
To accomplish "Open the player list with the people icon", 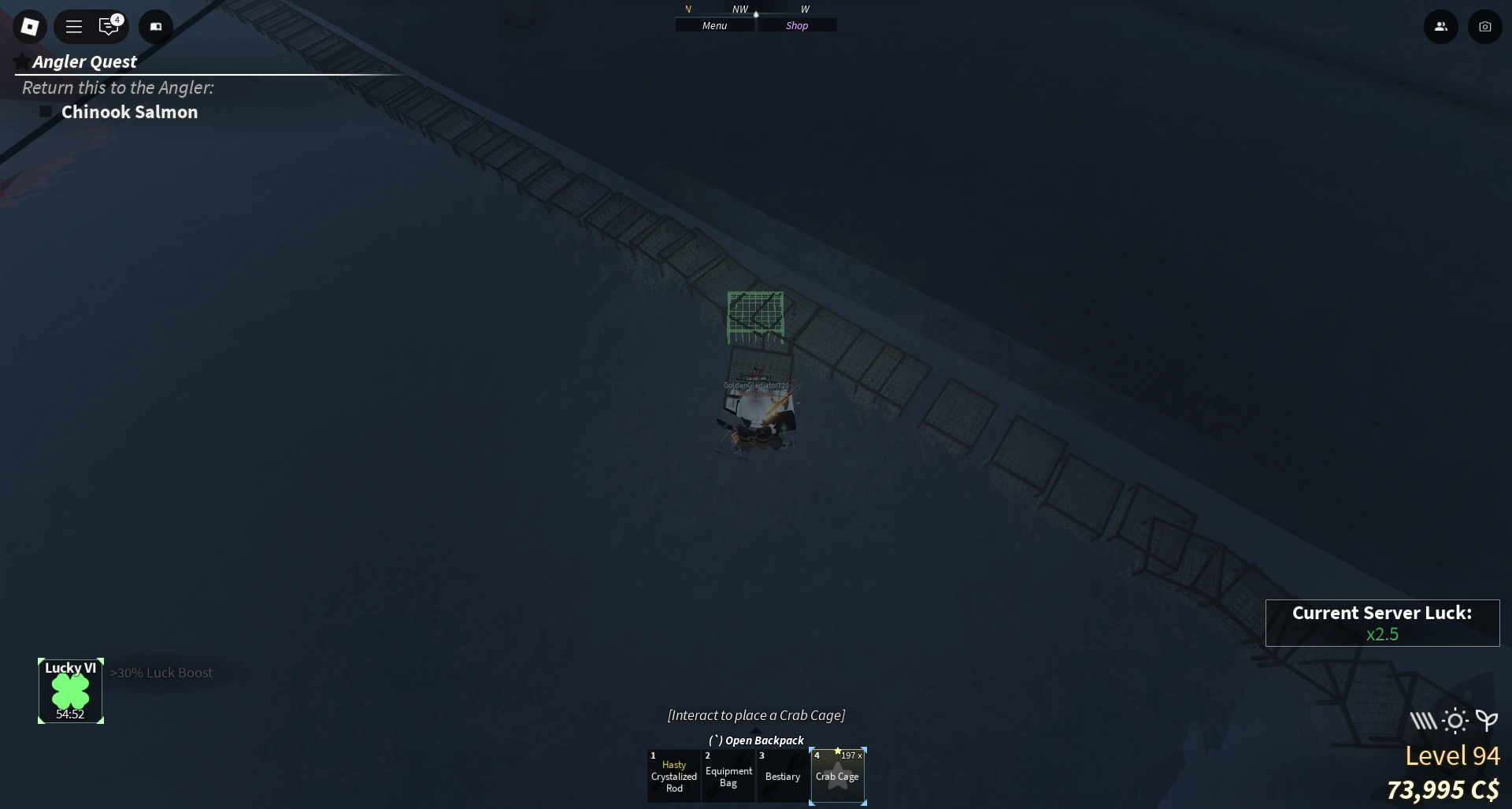I will point(1441,26).
